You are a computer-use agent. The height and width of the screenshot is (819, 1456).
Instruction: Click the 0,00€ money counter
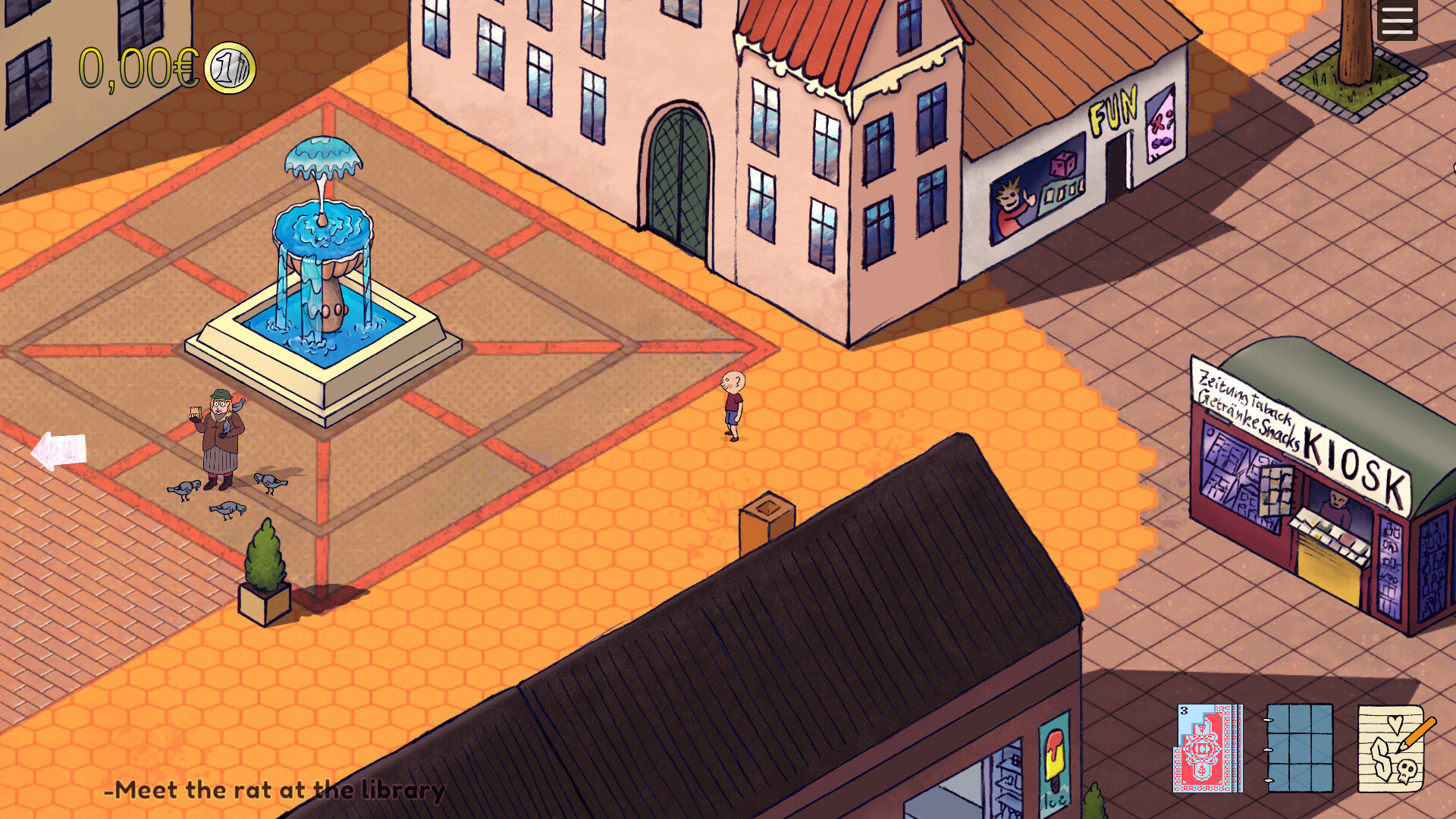(x=136, y=67)
